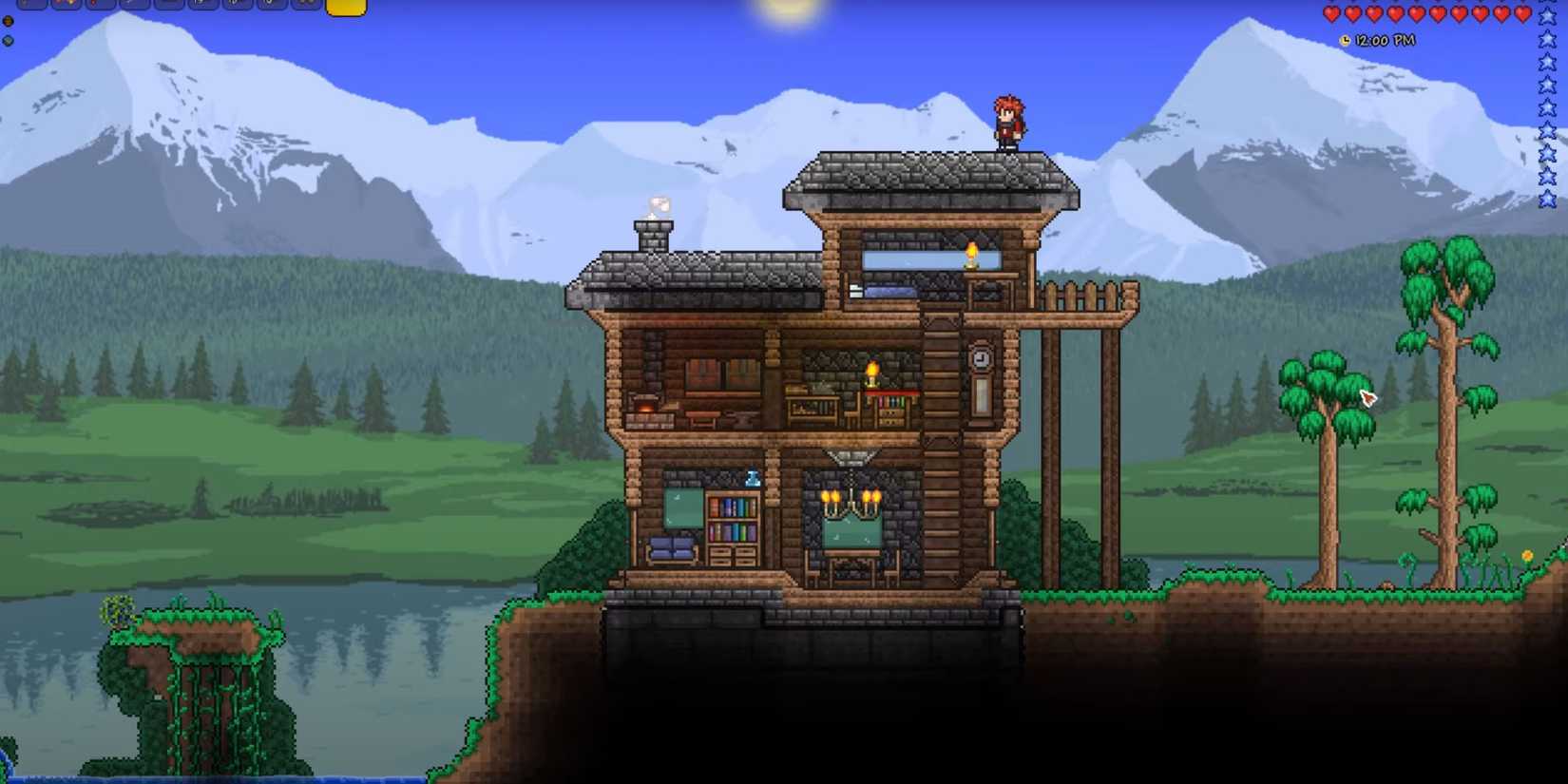Select the red potion in hotbar slot three
The image size is (1568, 784).
(99, 10)
